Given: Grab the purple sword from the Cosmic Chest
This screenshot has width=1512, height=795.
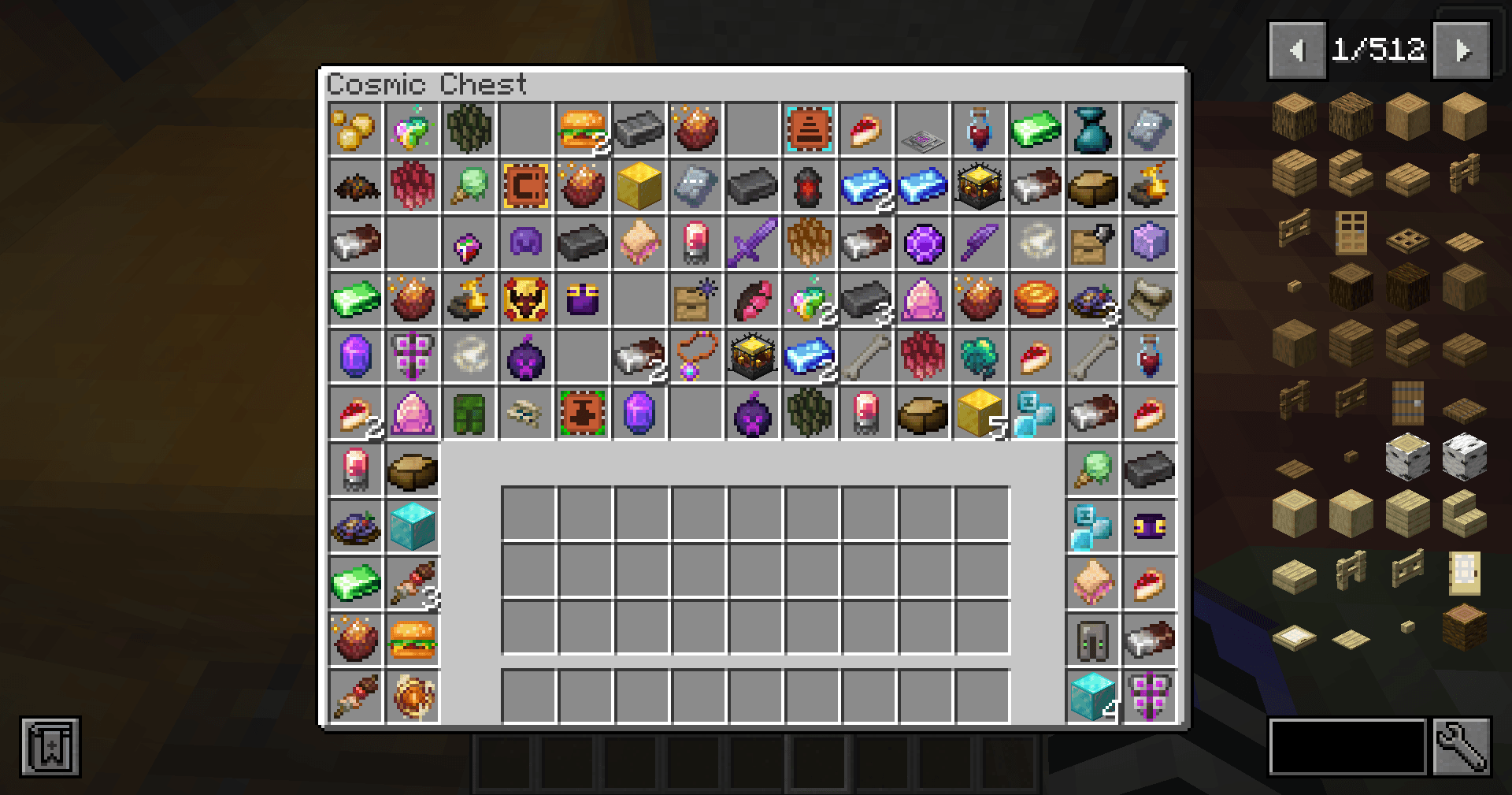Looking at the screenshot, I should coord(752,243).
